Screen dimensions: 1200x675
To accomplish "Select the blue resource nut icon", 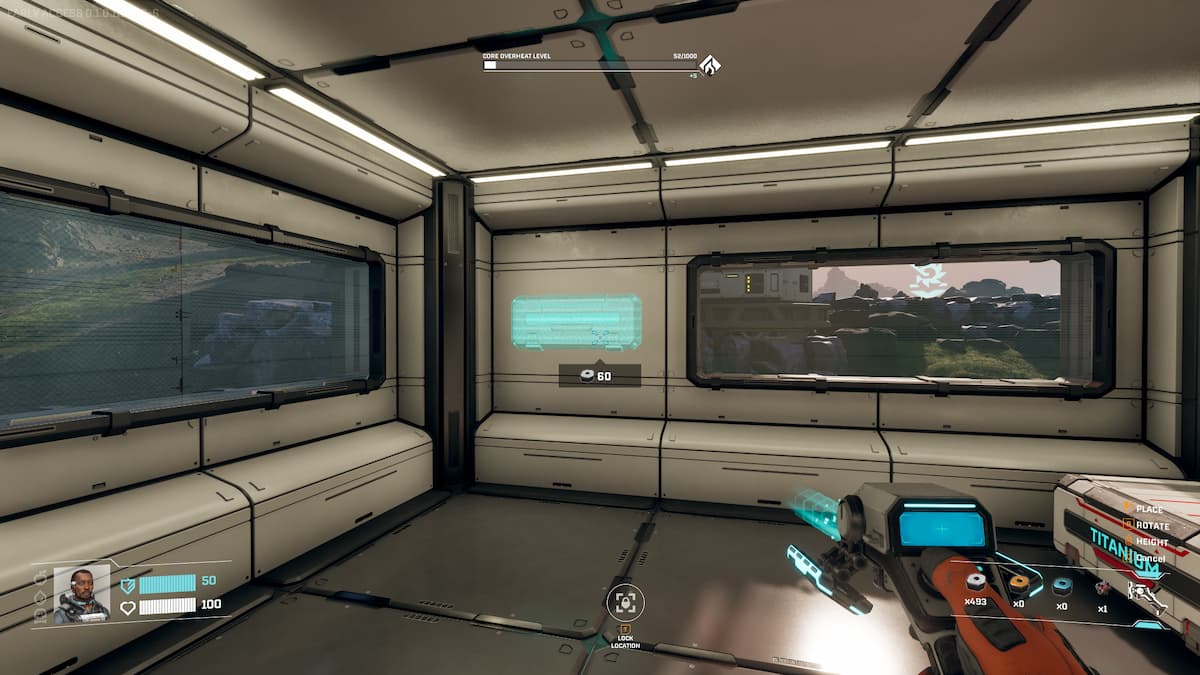I will (1060, 585).
